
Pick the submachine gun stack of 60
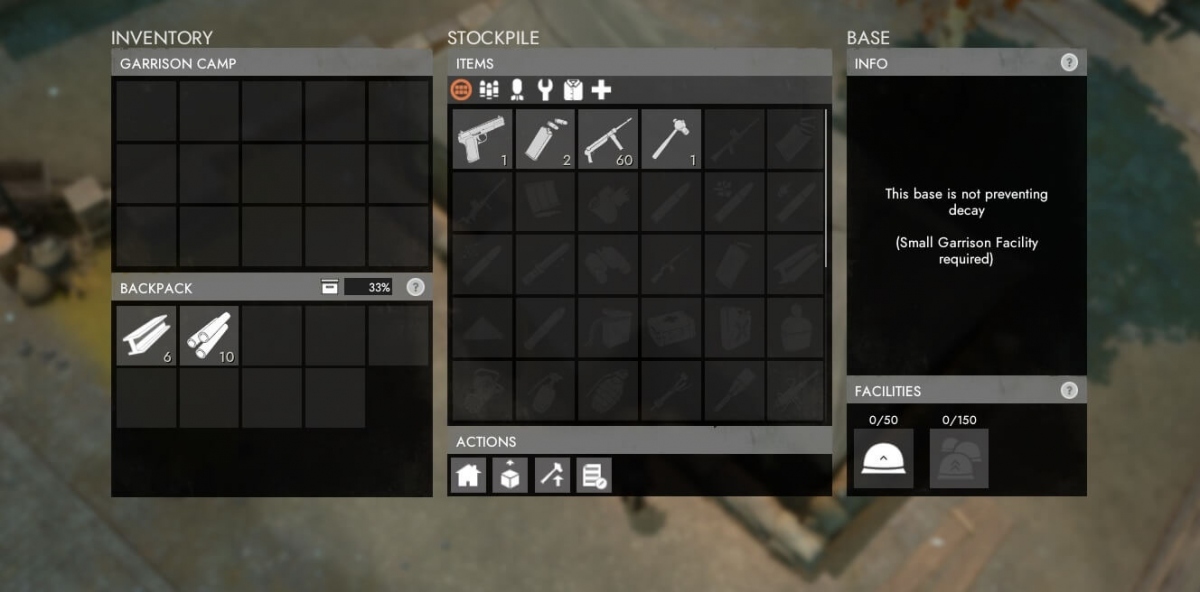point(608,138)
